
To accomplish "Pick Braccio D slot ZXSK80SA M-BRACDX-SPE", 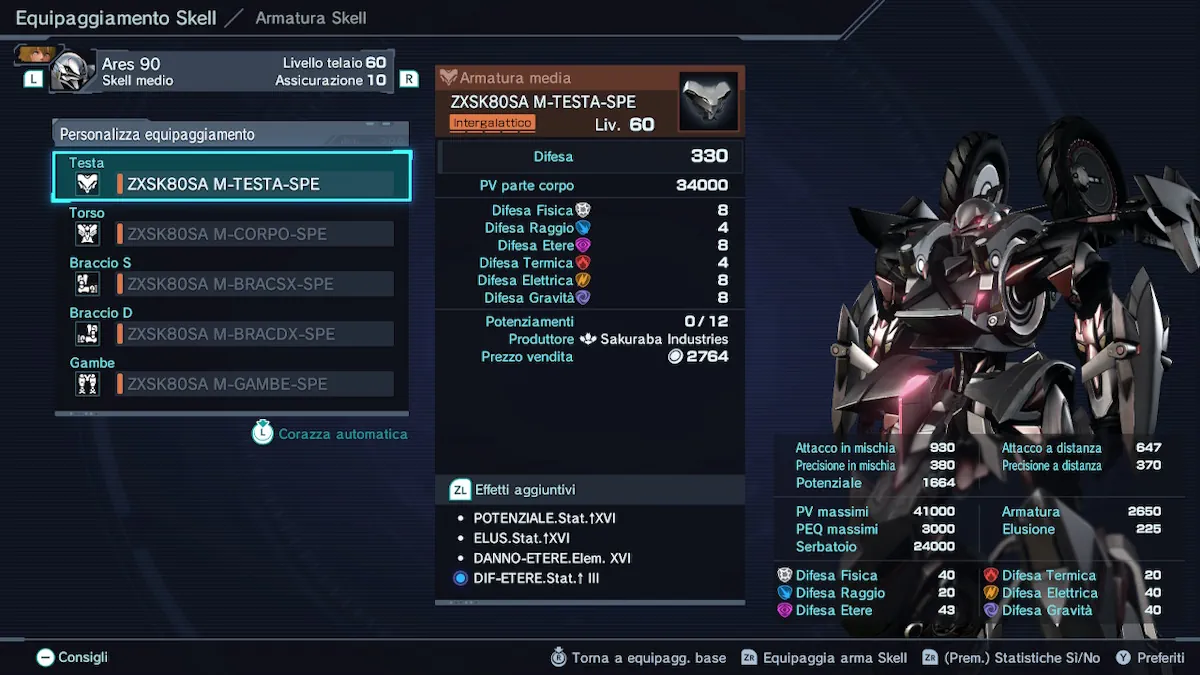I will tap(232, 334).
